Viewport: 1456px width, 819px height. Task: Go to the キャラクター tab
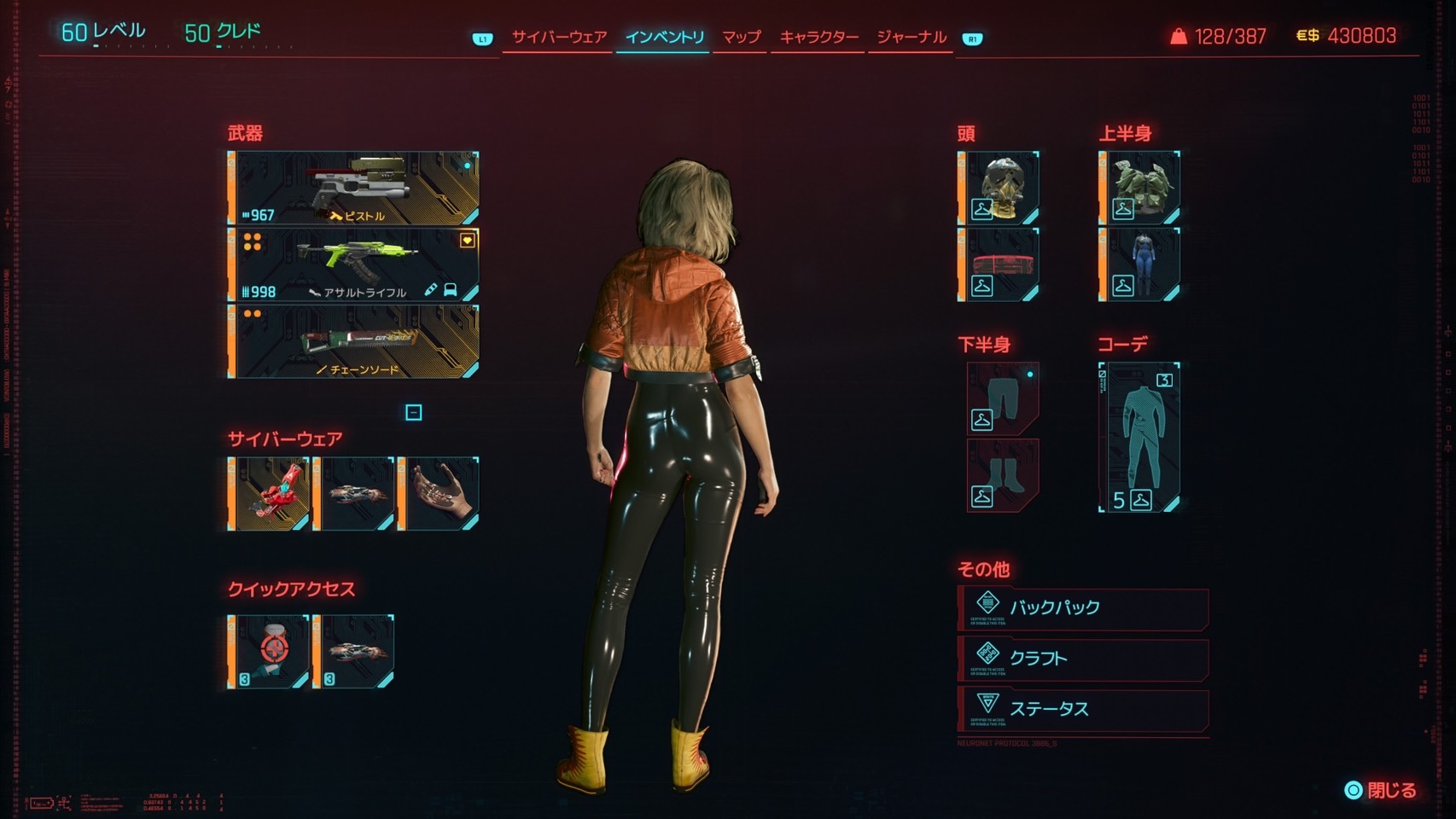click(x=818, y=38)
